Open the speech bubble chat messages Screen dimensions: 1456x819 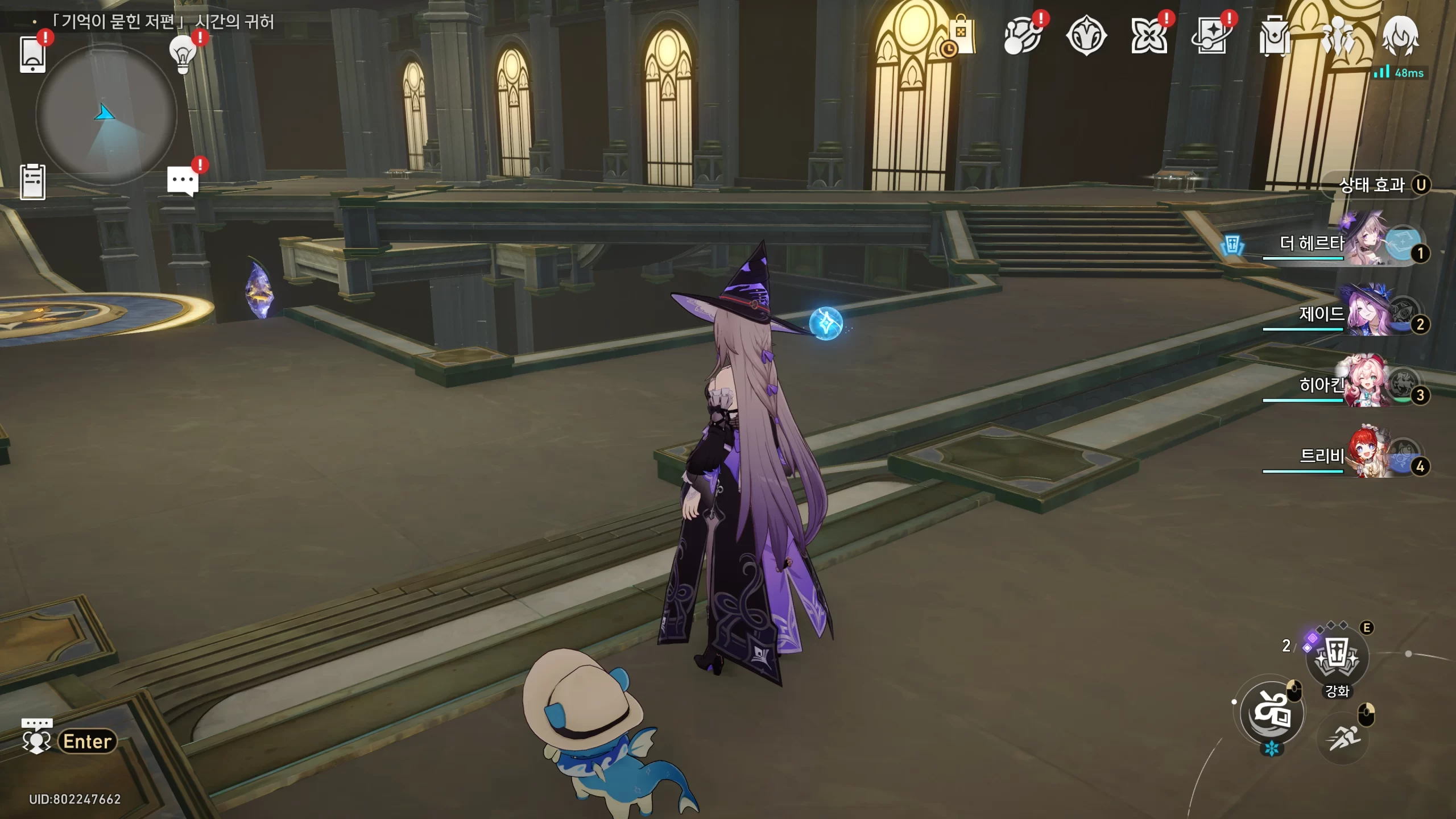point(183,181)
